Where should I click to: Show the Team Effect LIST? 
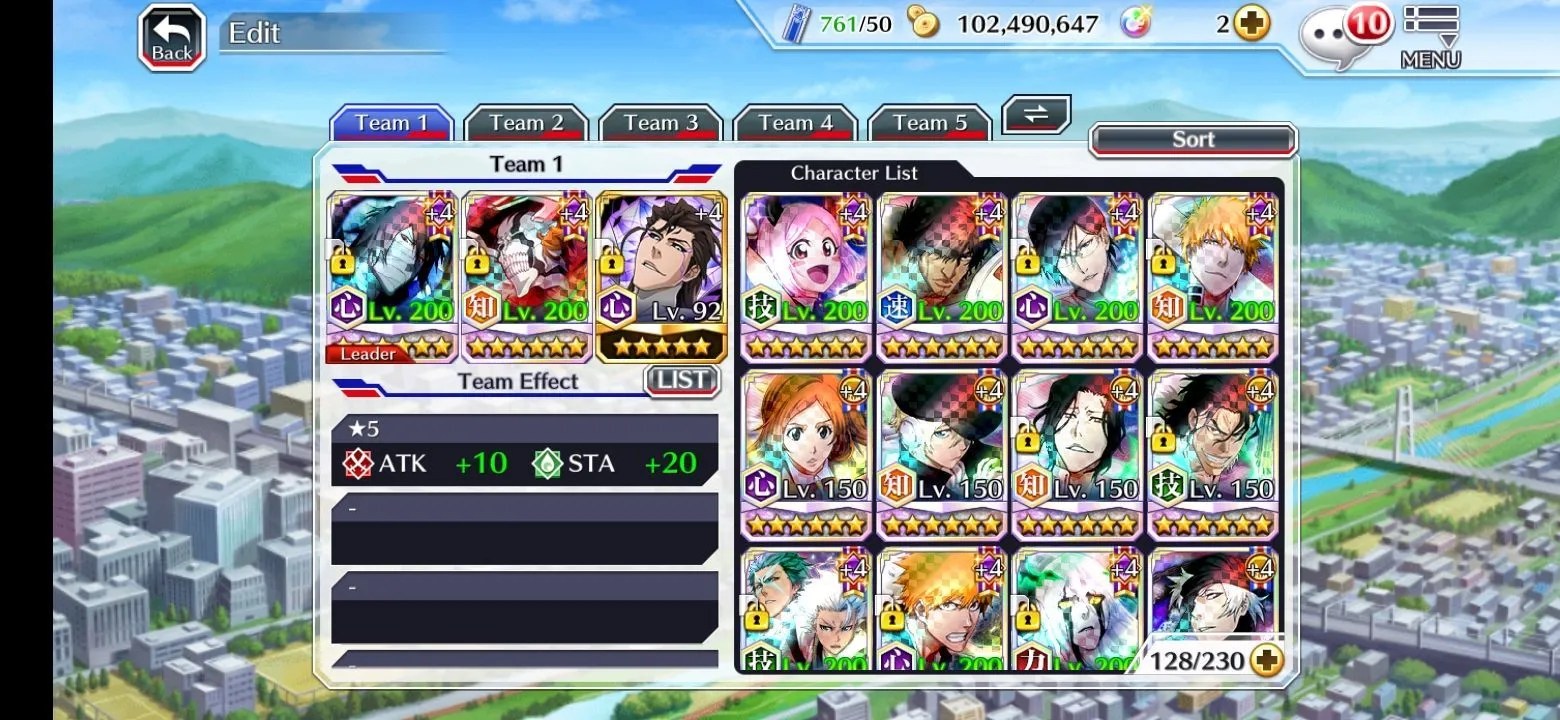pyautogui.click(x=682, y=380)
